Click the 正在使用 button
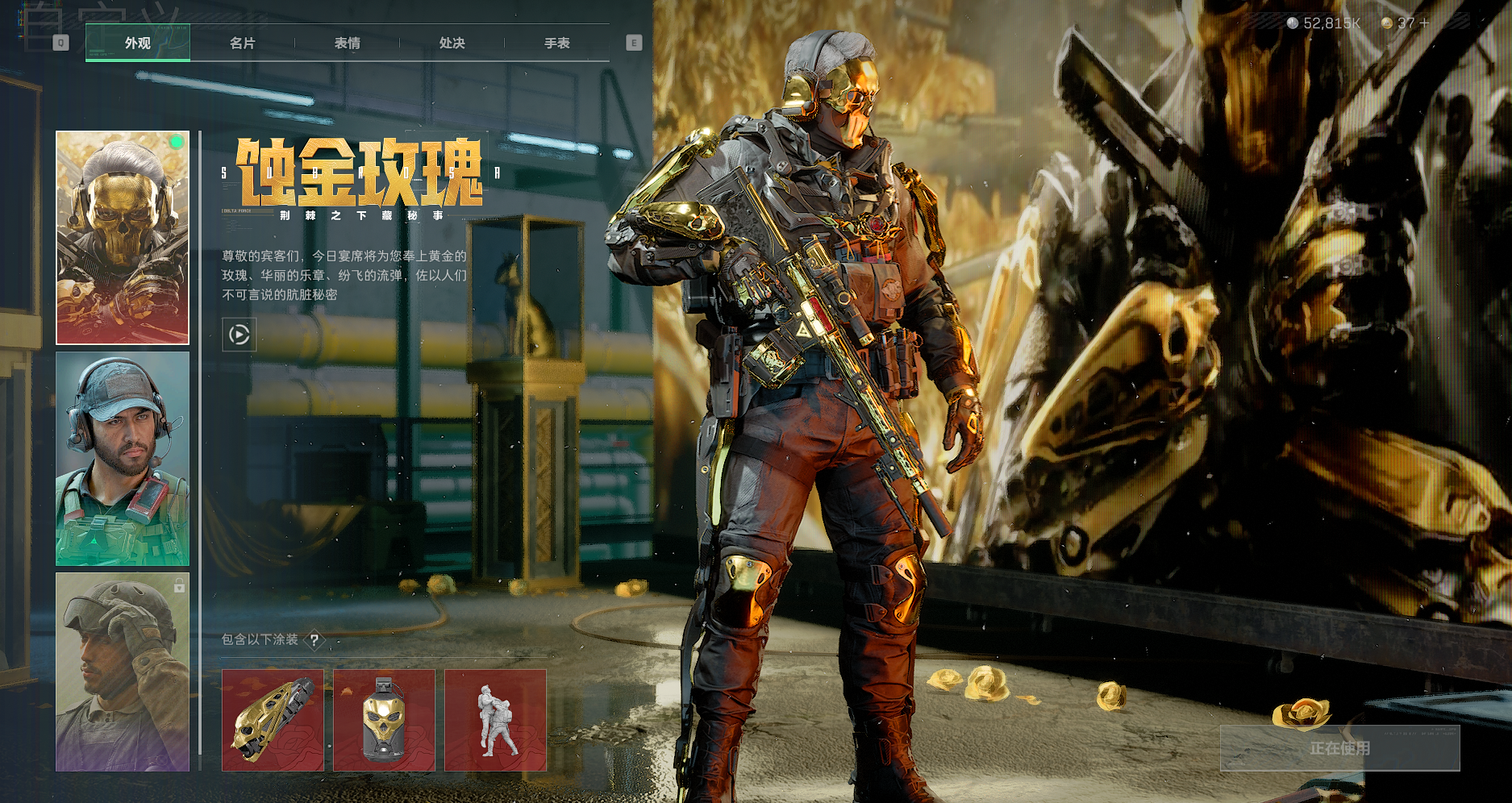Screen dimensions: 1512x803 tap(1339, 748)
